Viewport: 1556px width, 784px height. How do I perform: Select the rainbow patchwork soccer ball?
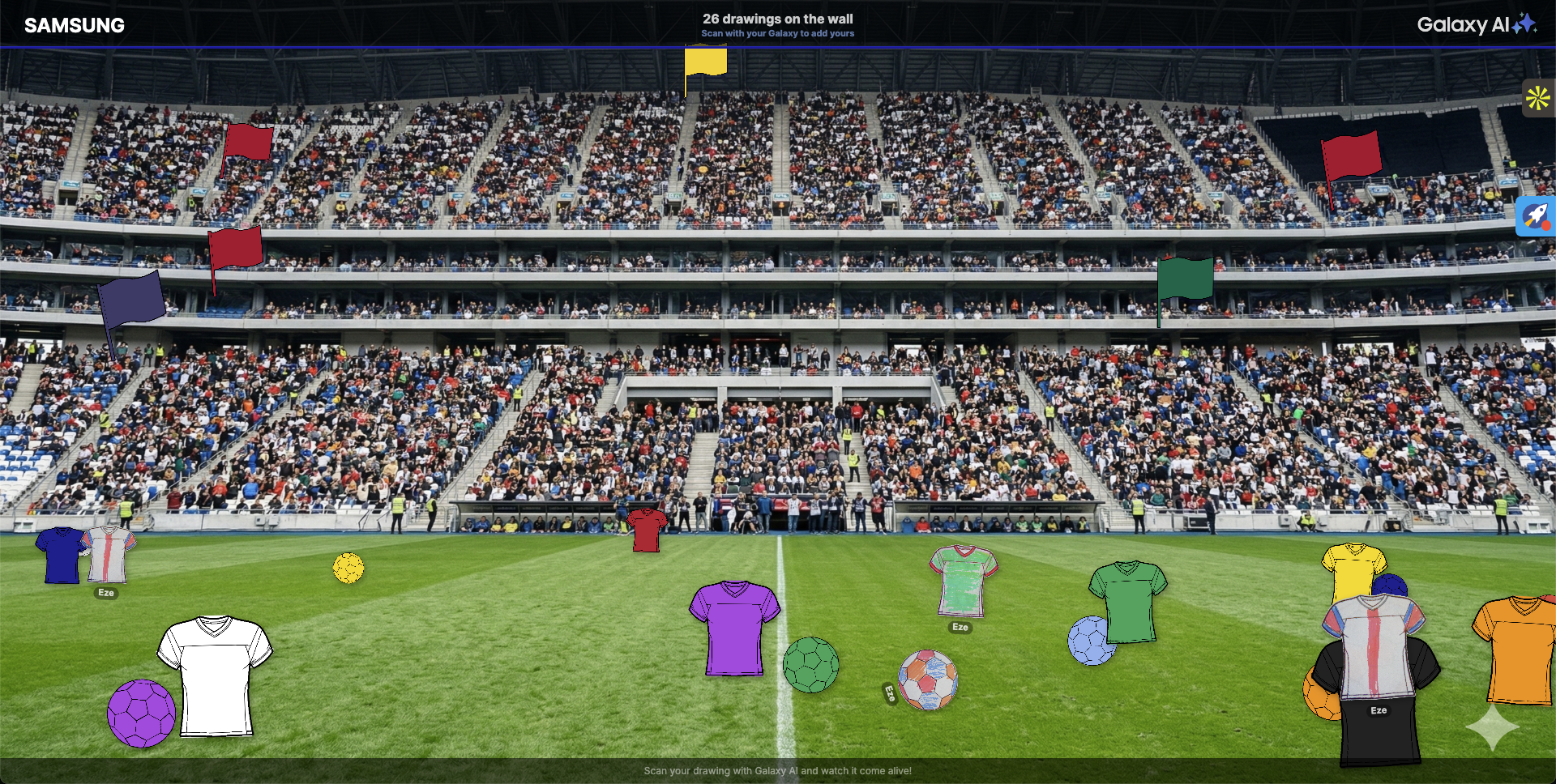(x=929, y=680)
